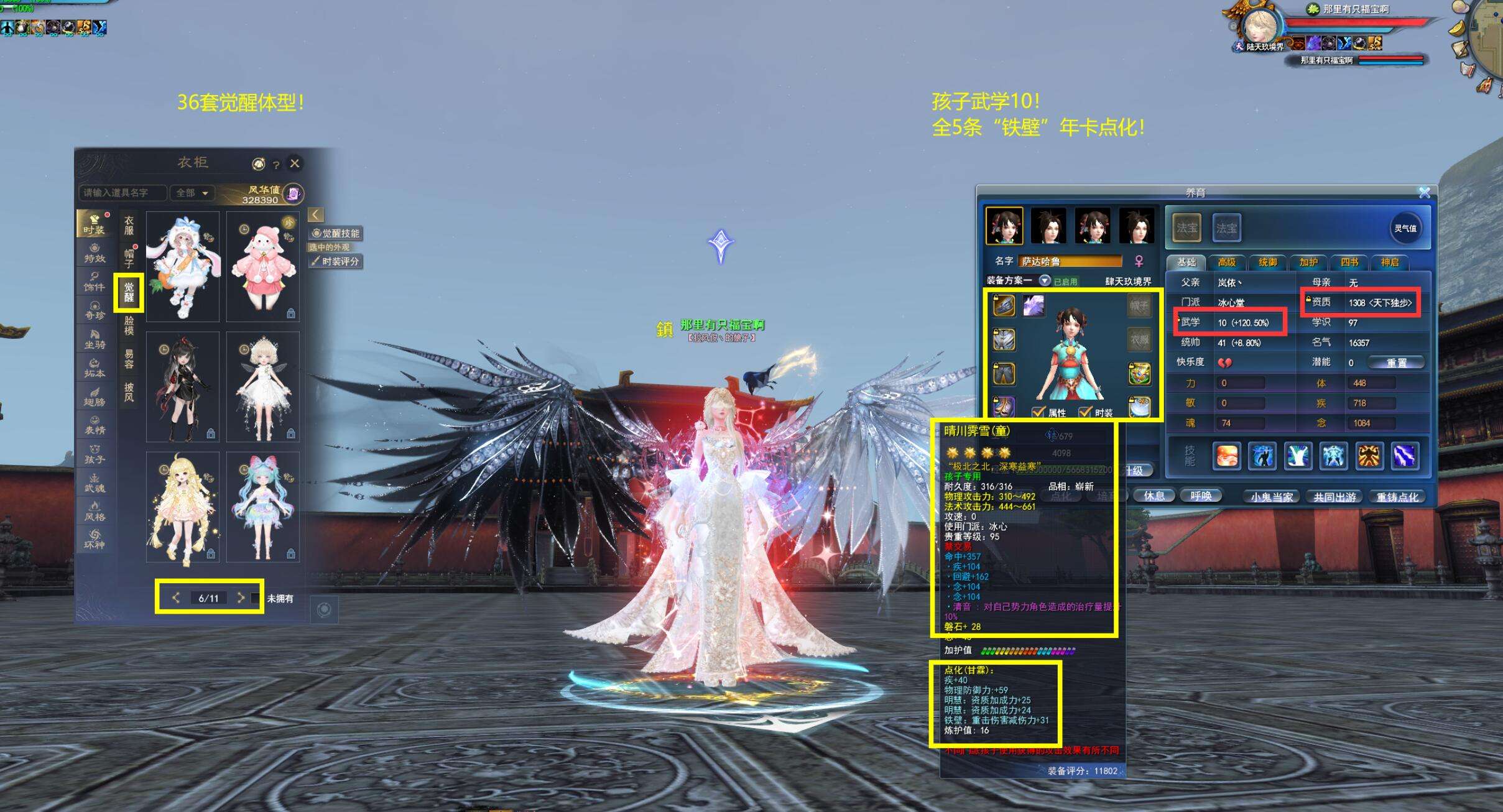
Task: Click the 重置 potential reset button
Action: [1396, 362]
